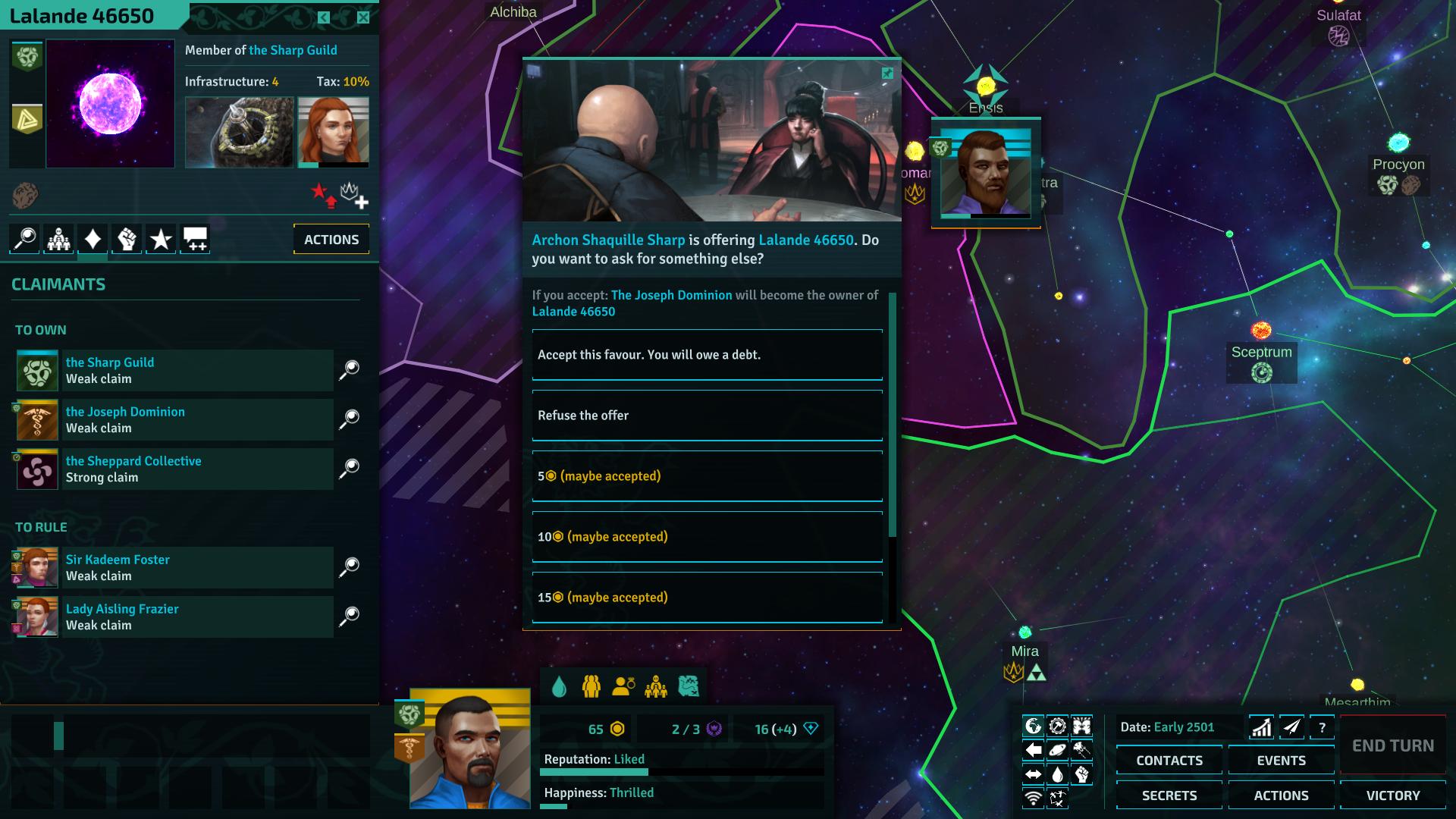Click the water droplet icon in the action grid
Image resolution: width=1456 pixels, height=819 pixels.
click(1057, 773)
